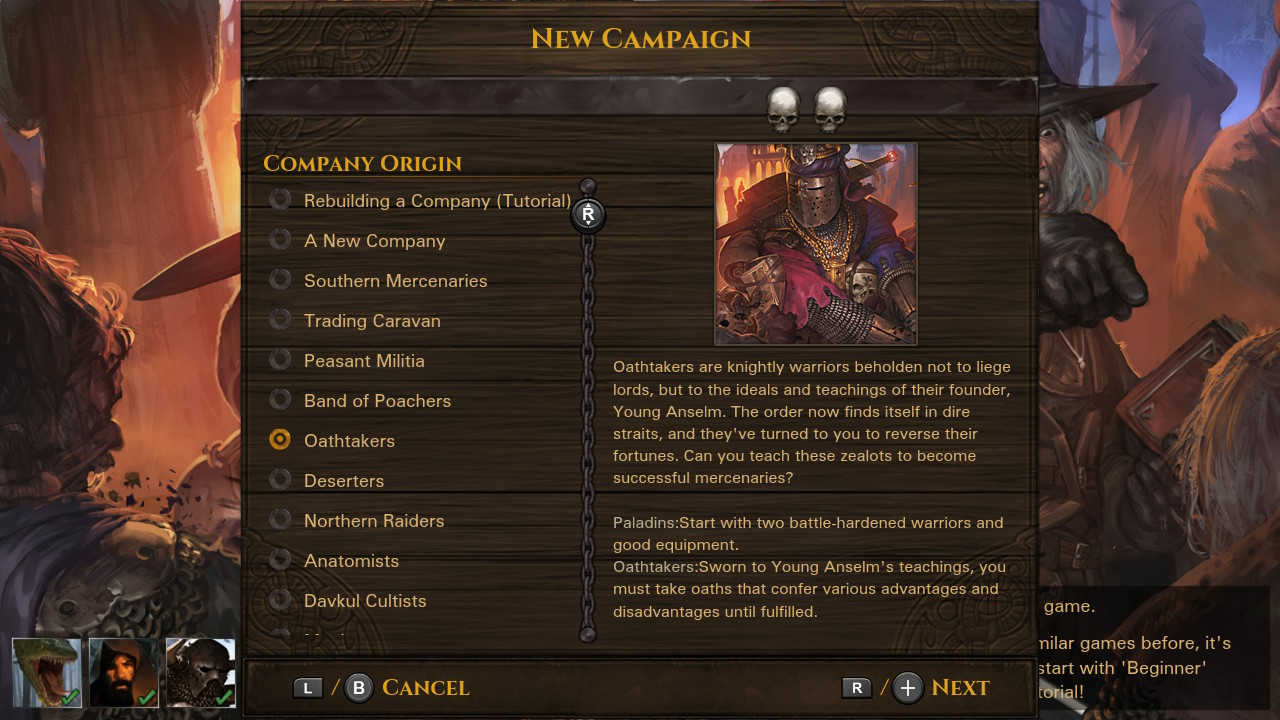Click the hooded man portrait thumbnail
Screen dimensions: 1280x720
click(121, 672)
